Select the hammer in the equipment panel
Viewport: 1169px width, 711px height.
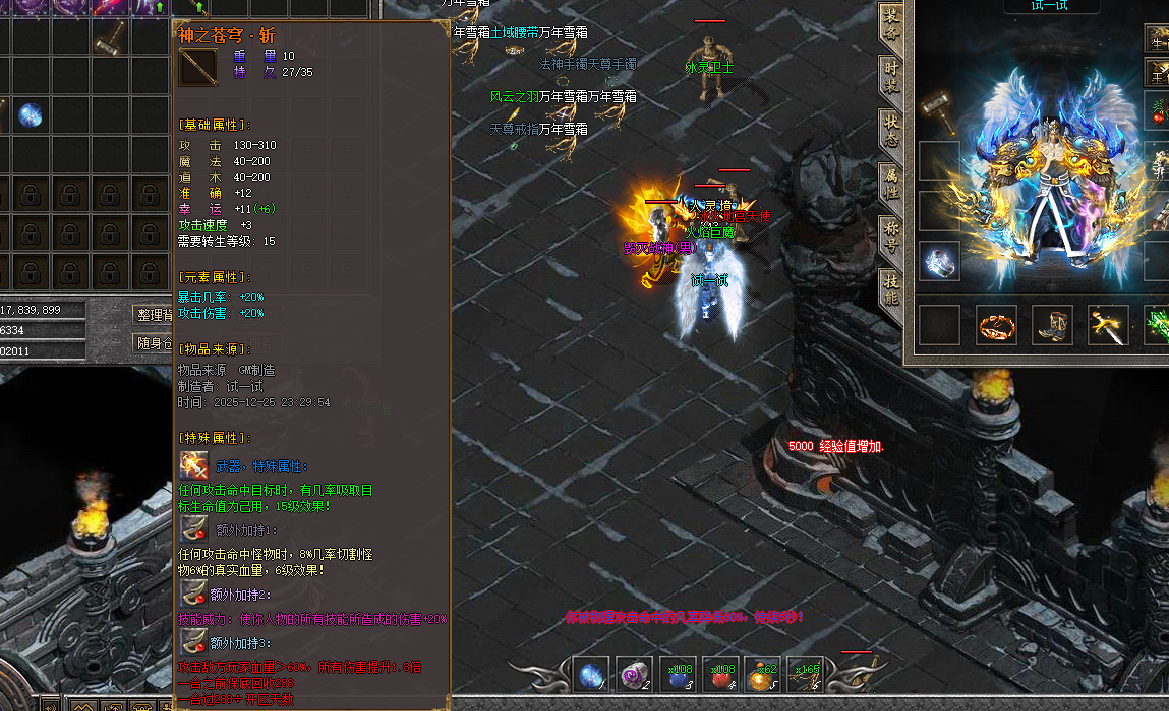[x=939, y=104]
